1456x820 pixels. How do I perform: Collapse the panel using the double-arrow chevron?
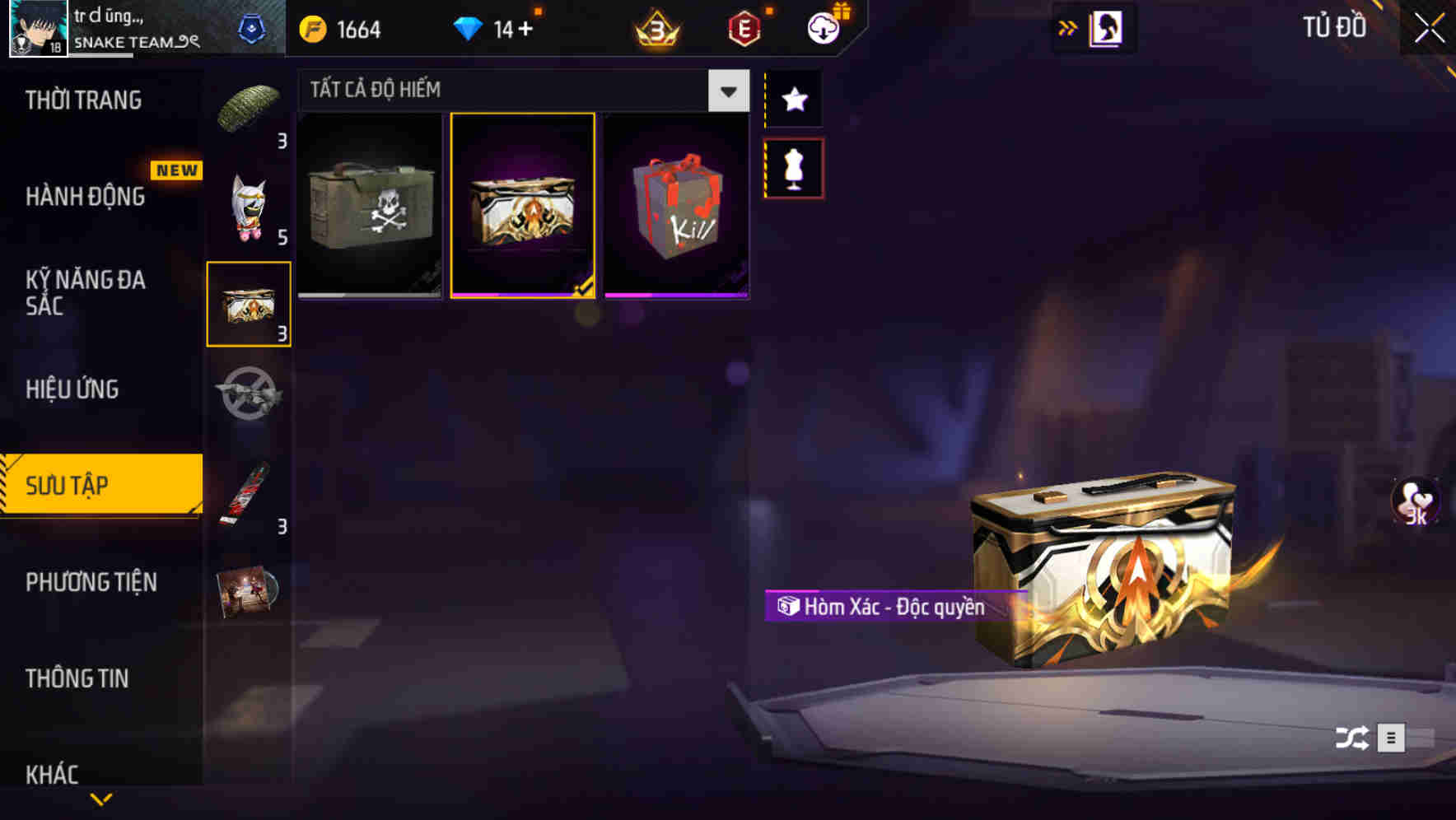[x=1068, y=27]
